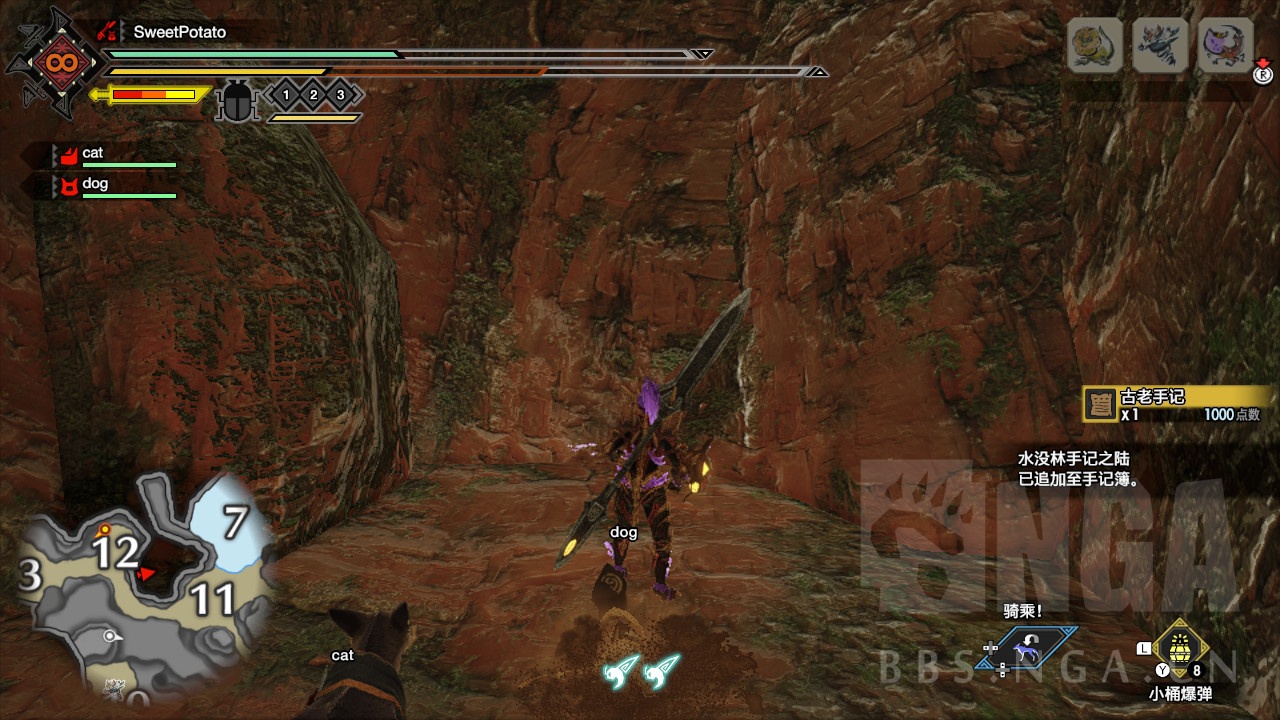The image size is (1280, 720).
Task: Select the dark blue spiky monster icon
Action: (x=1160, y=45)
